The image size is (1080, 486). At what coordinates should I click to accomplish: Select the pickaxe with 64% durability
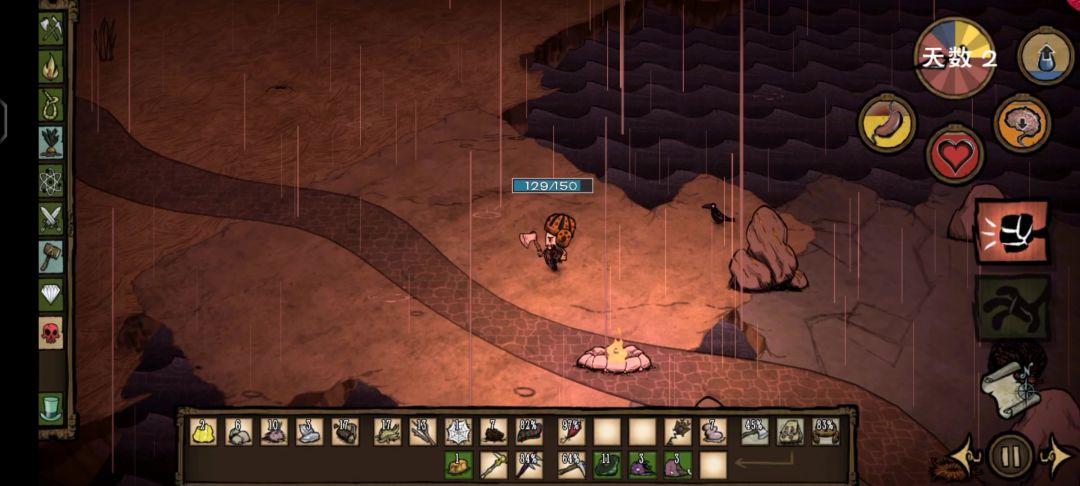point(570,464)
